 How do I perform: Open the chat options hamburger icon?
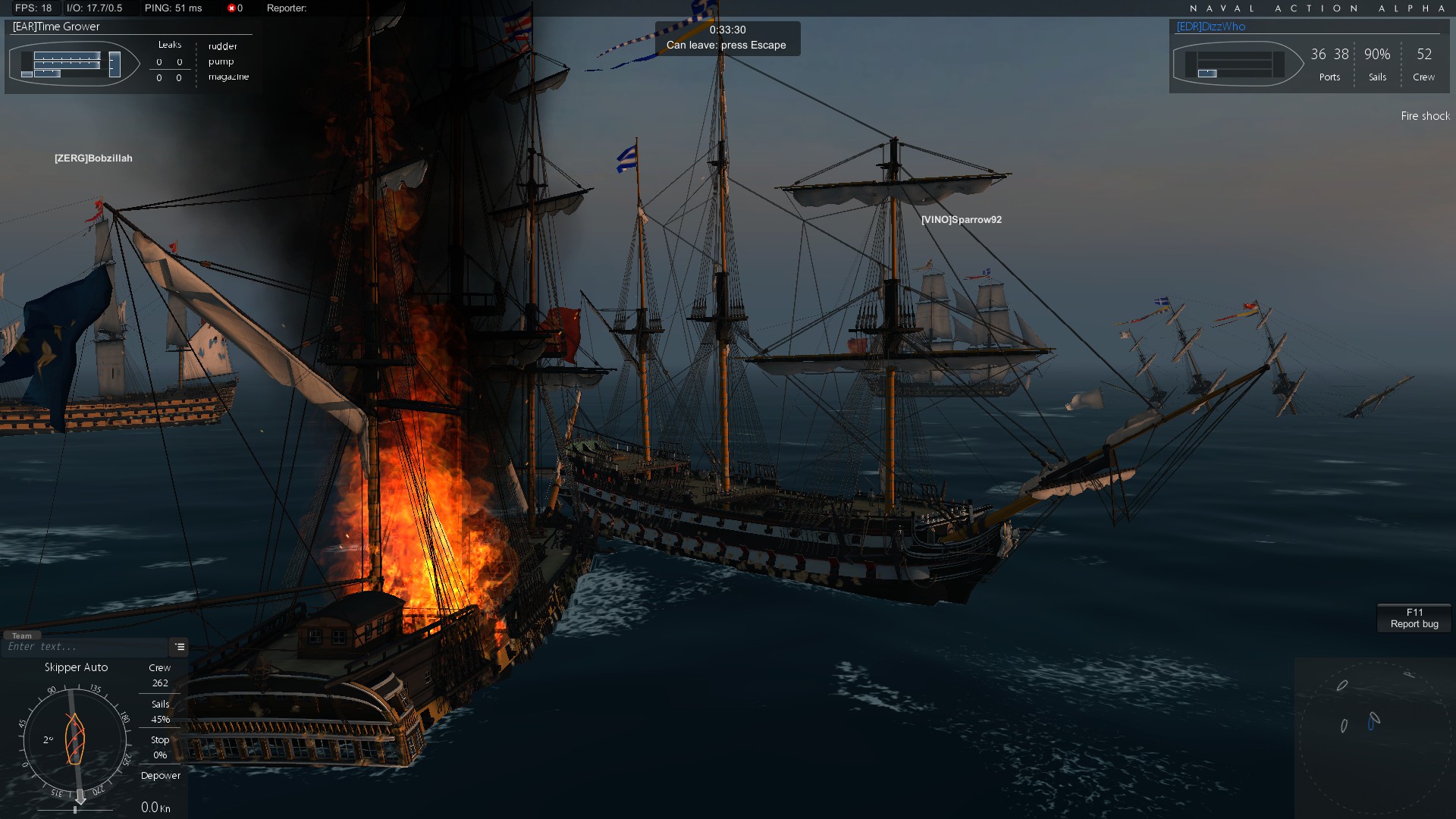point(179,648)
